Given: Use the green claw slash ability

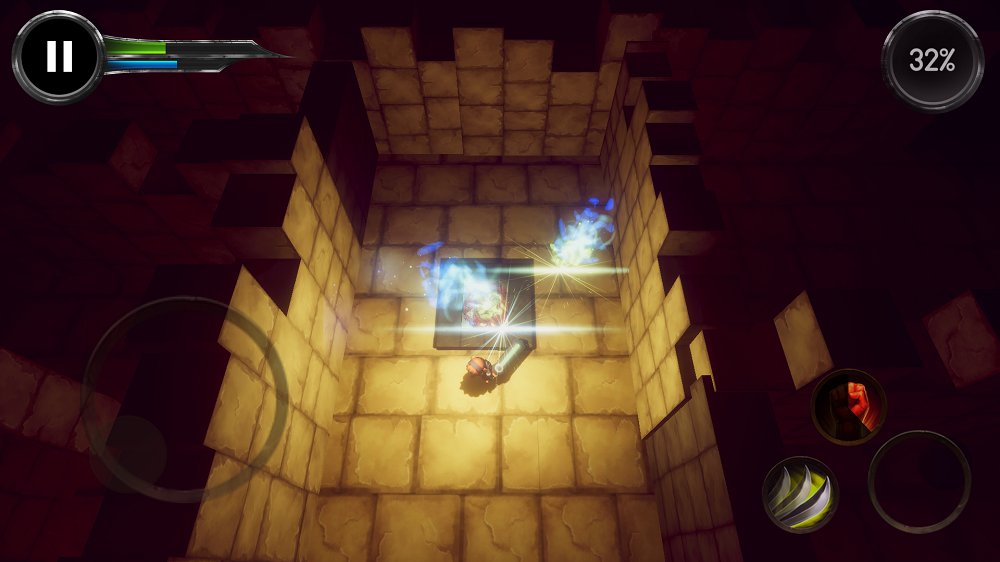Looking at the screenshot, I should coord(800,494).
